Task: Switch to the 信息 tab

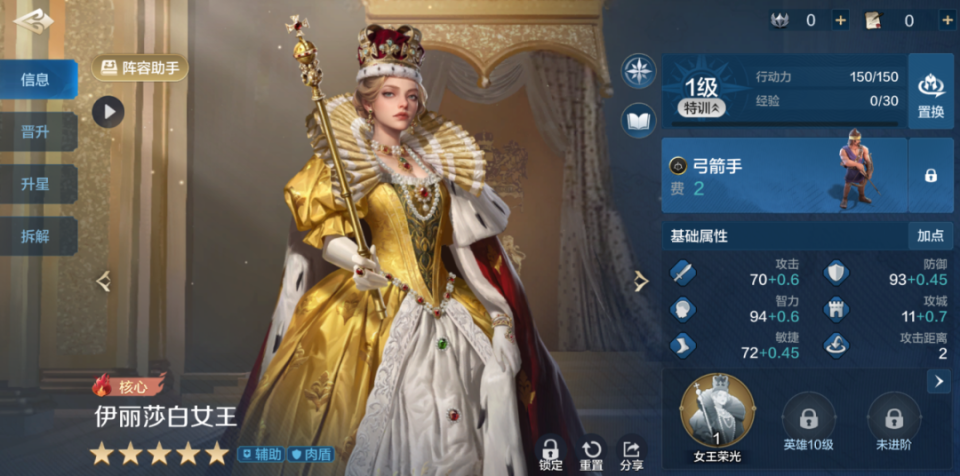Action: 36,80
